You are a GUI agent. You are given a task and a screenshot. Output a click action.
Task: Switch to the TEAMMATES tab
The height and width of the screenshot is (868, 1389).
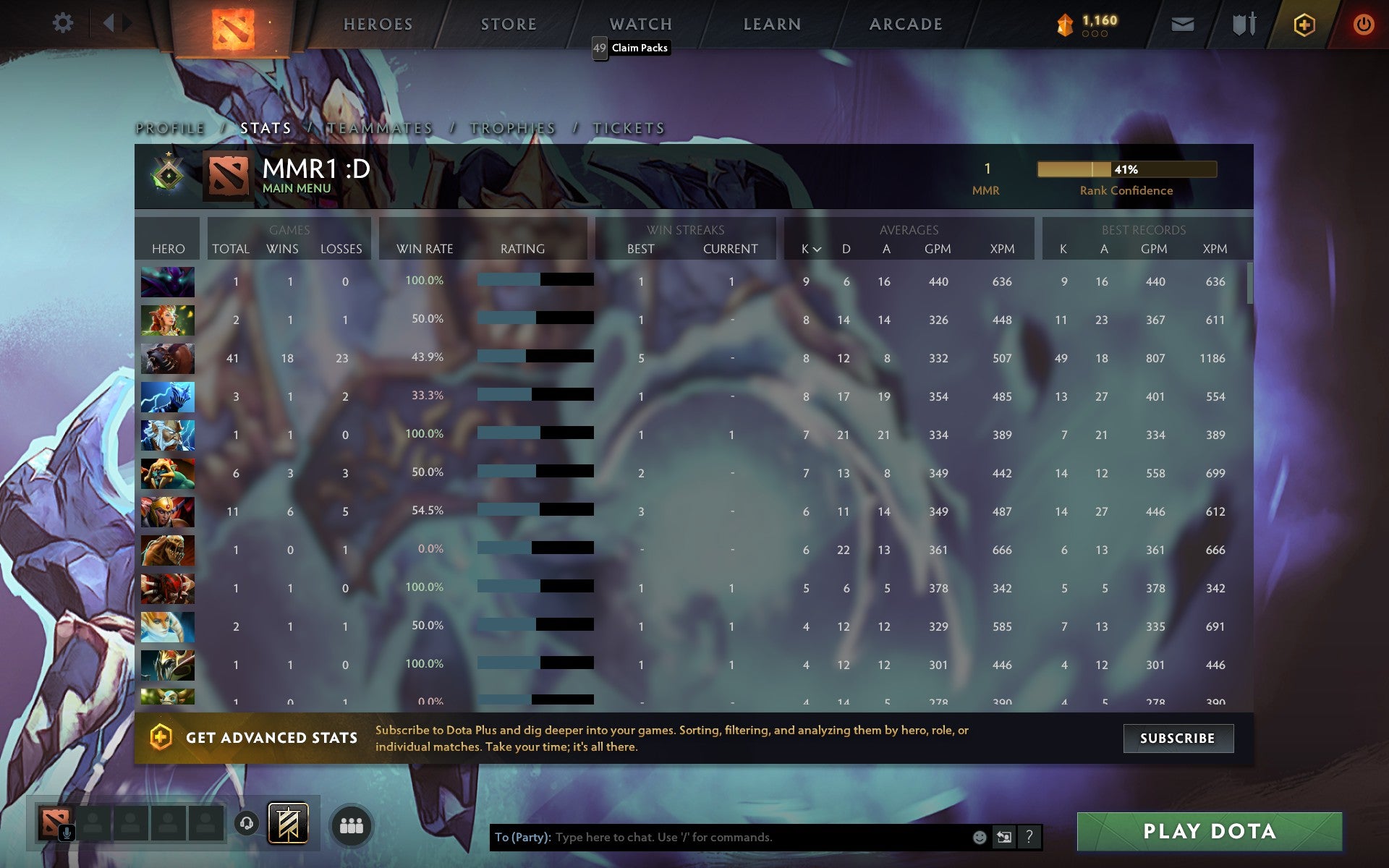click(x=379, y=127)
